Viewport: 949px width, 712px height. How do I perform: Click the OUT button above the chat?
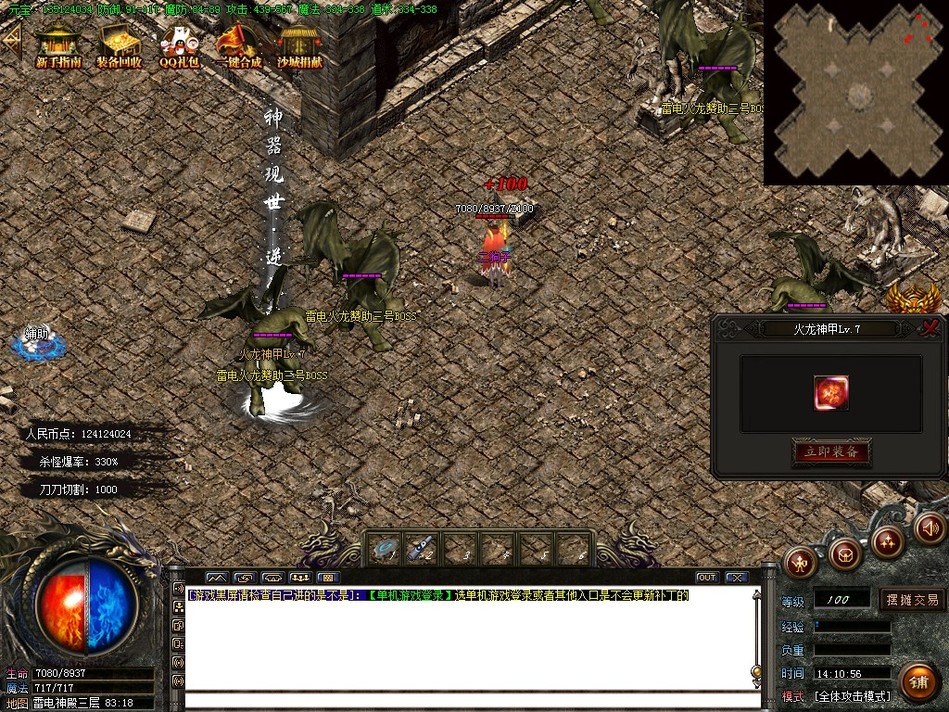point(707,577)
